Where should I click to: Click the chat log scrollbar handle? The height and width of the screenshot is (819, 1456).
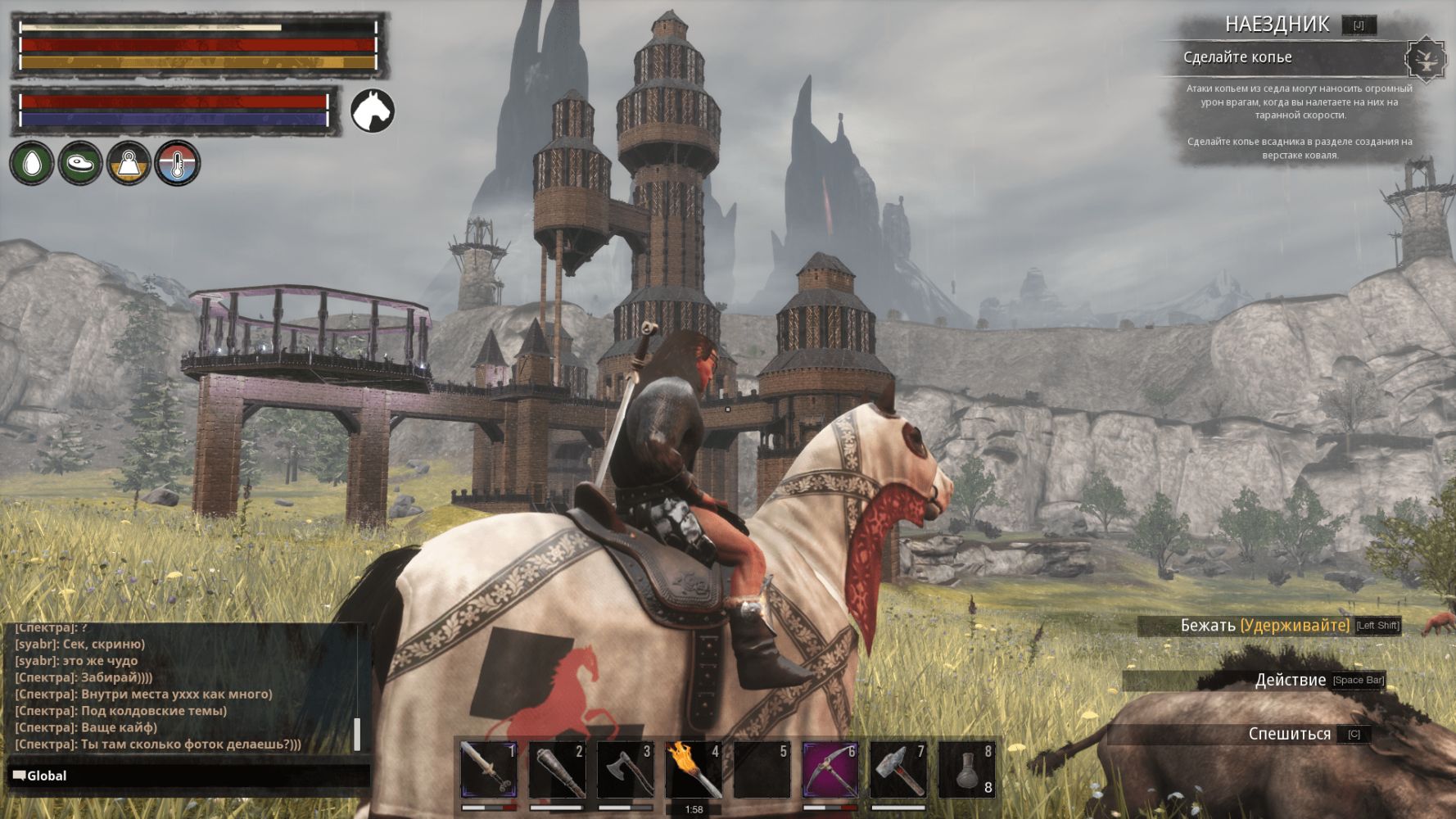click(x=357, y=734)
